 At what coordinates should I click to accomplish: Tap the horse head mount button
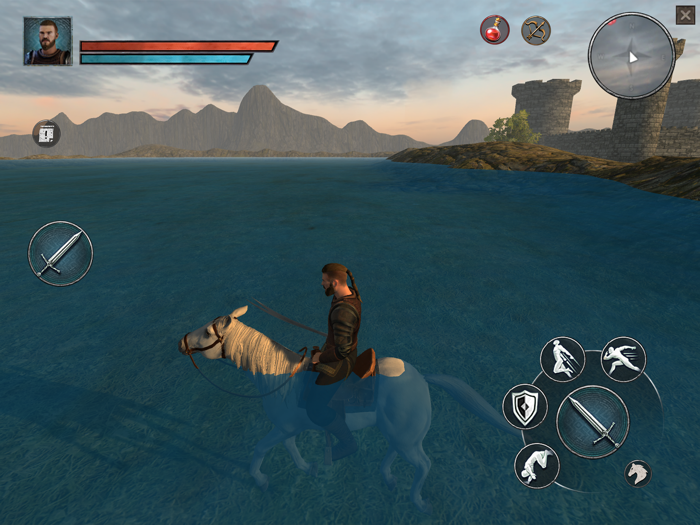pos(637,473)
